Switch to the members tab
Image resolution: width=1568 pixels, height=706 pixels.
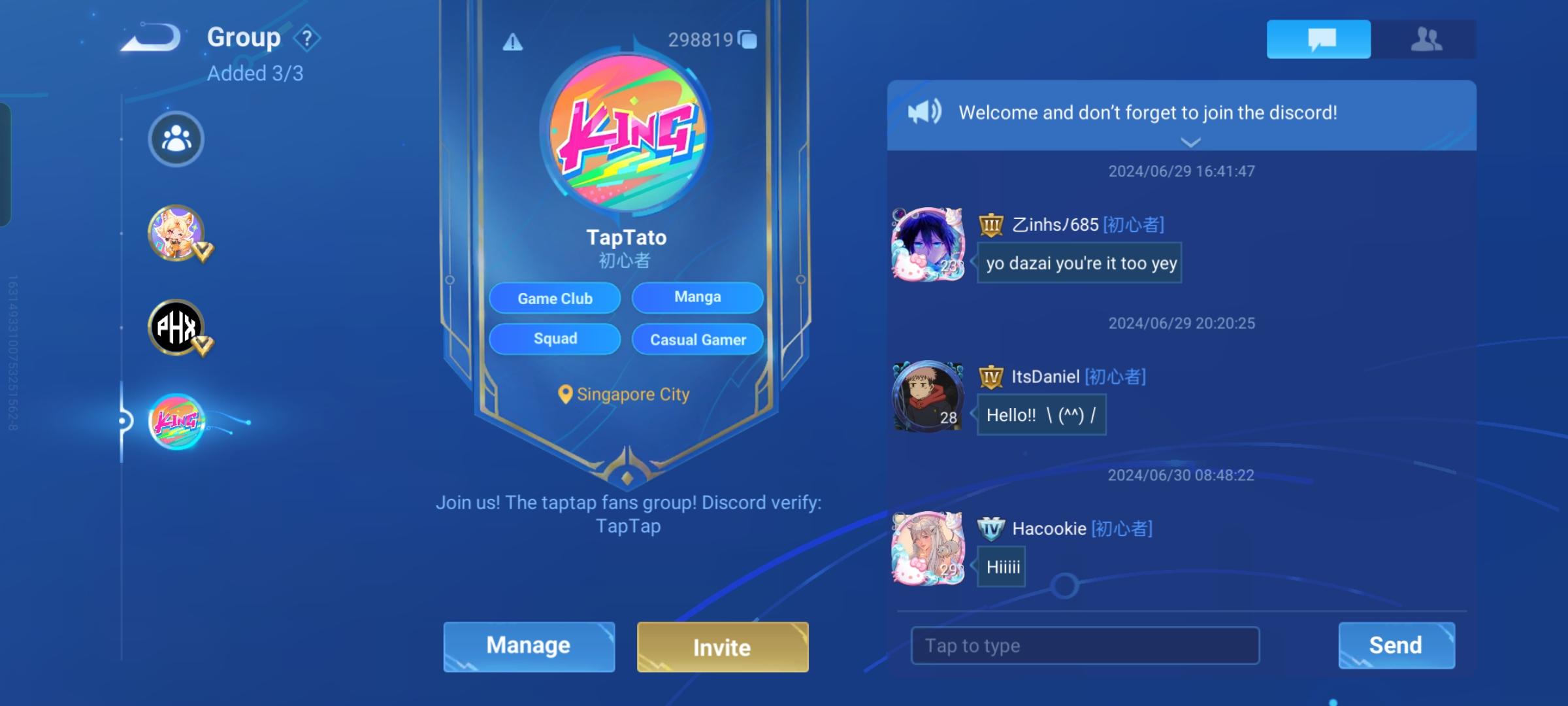coord(1428,39)
